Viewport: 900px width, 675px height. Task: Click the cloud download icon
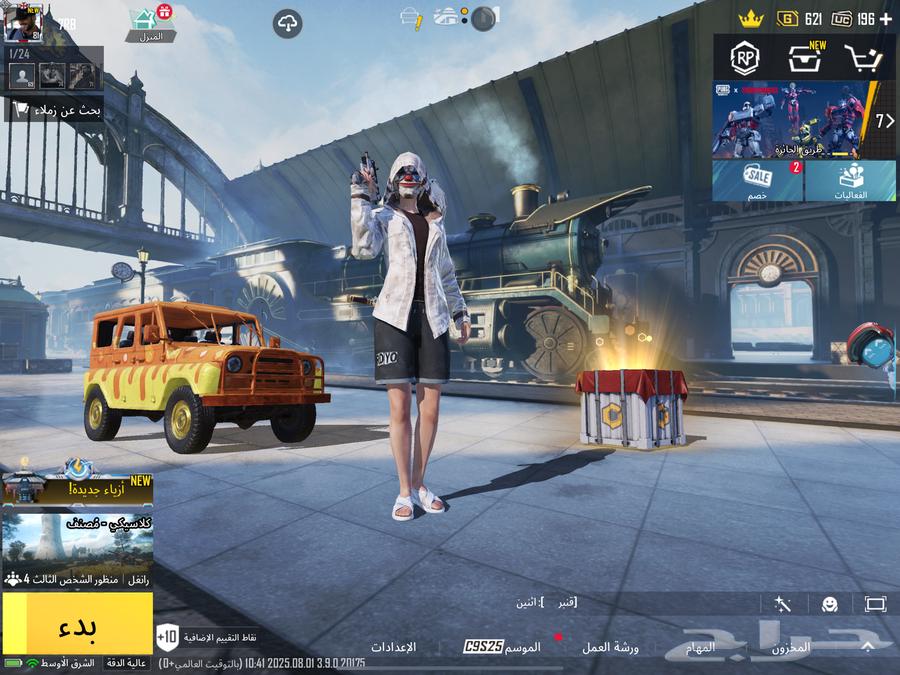[287, 24]
